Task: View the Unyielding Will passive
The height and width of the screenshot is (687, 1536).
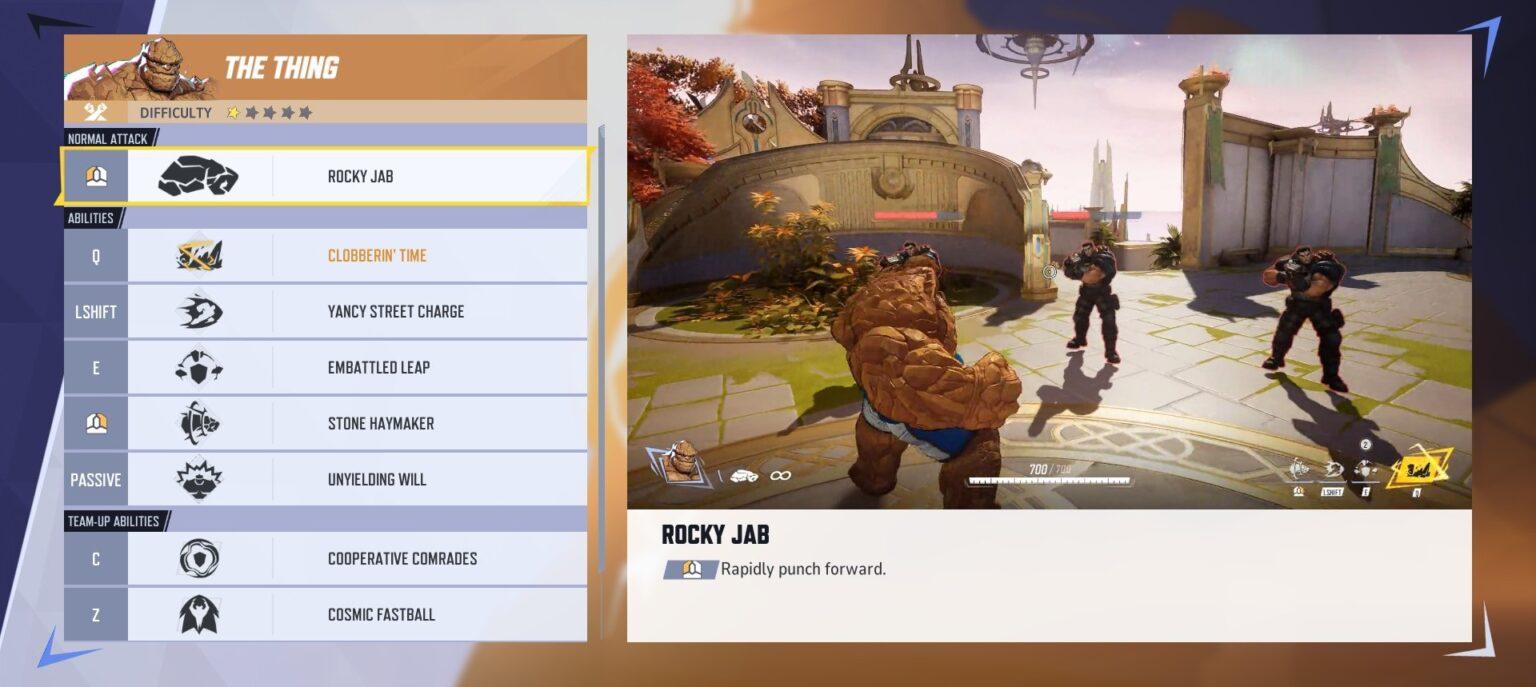Action: point(326,480)
